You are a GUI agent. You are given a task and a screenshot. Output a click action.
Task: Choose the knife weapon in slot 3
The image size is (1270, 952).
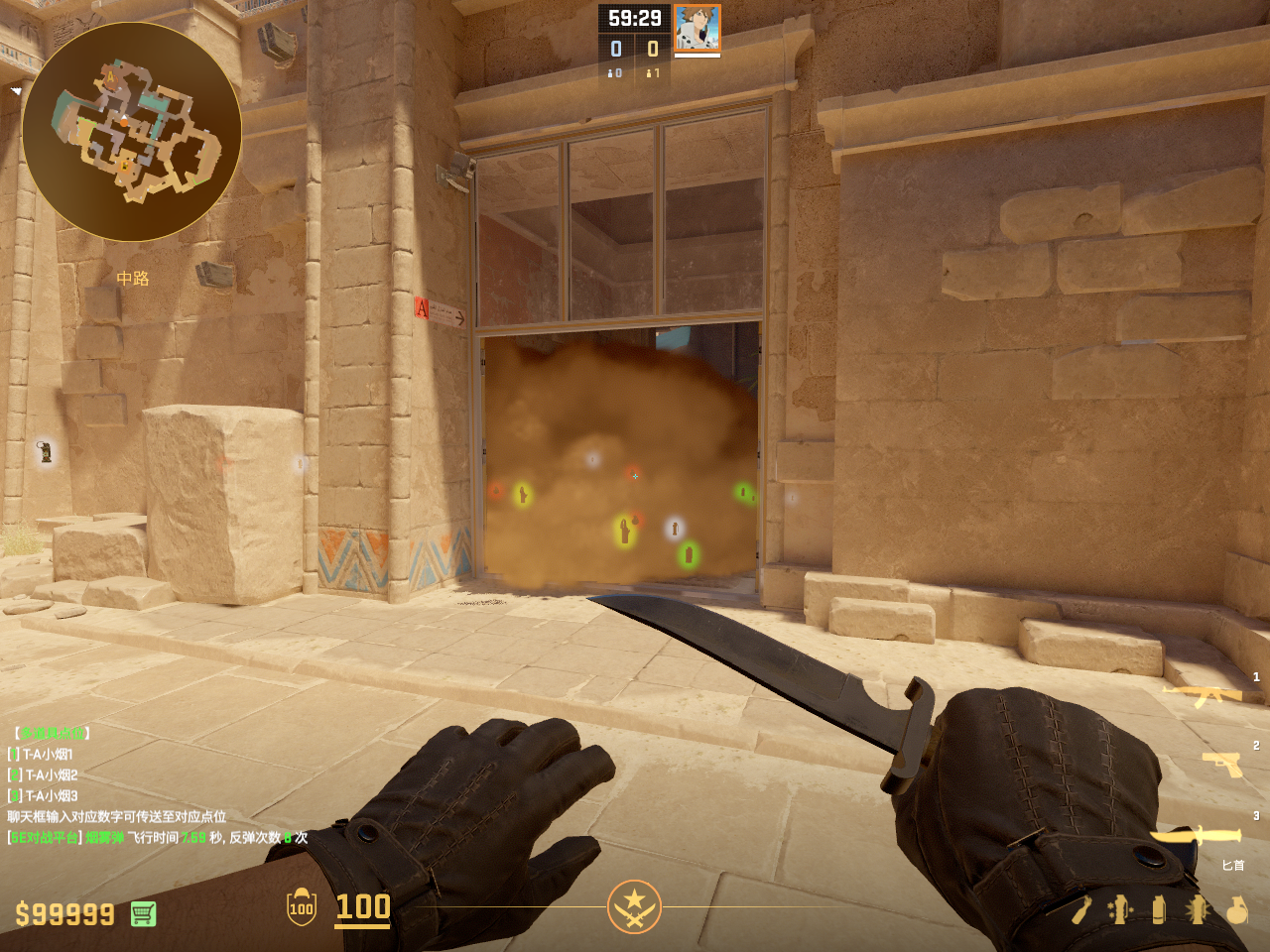[x=1196, y=836]
